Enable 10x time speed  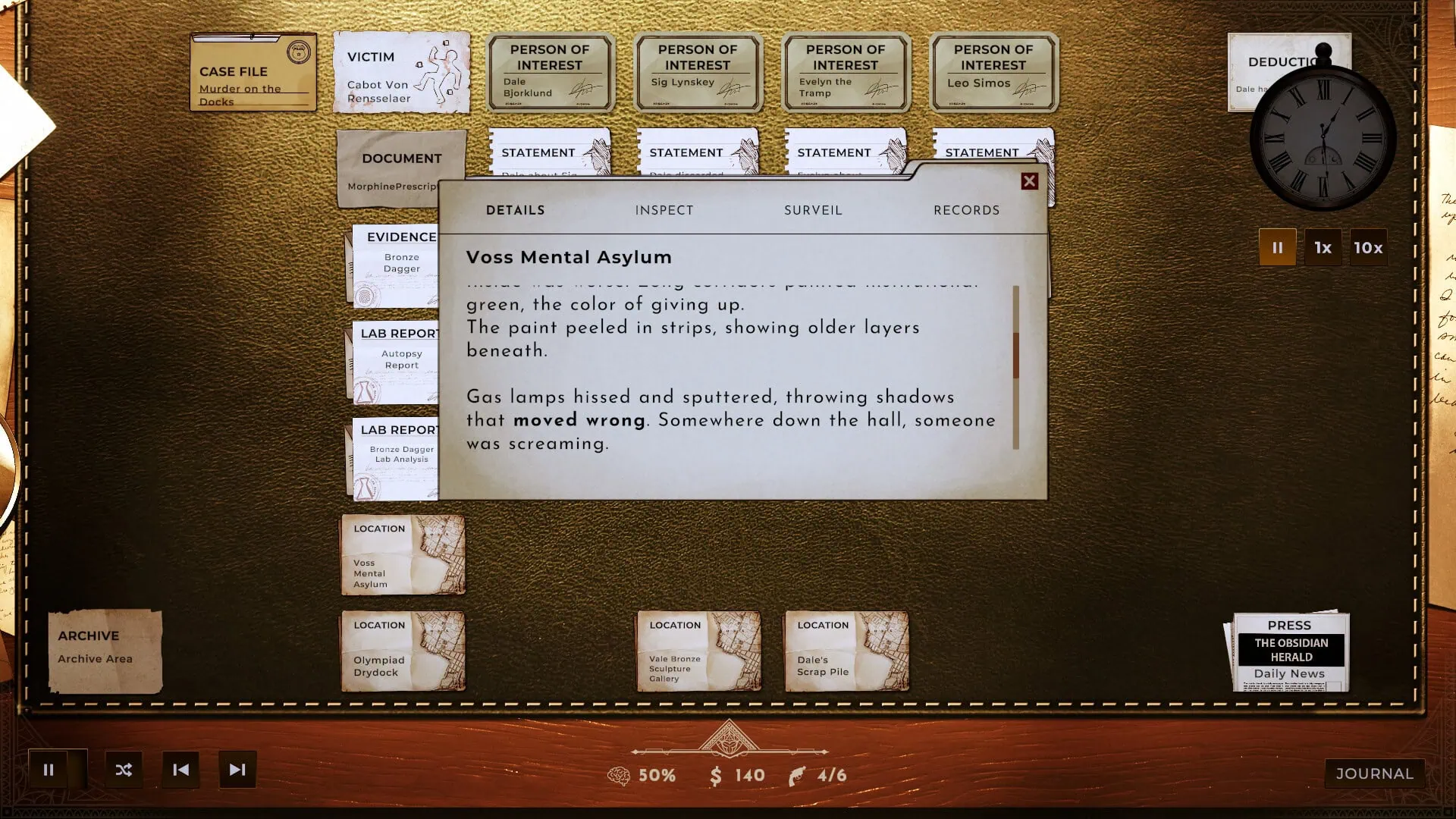[x=1367, y=247]
